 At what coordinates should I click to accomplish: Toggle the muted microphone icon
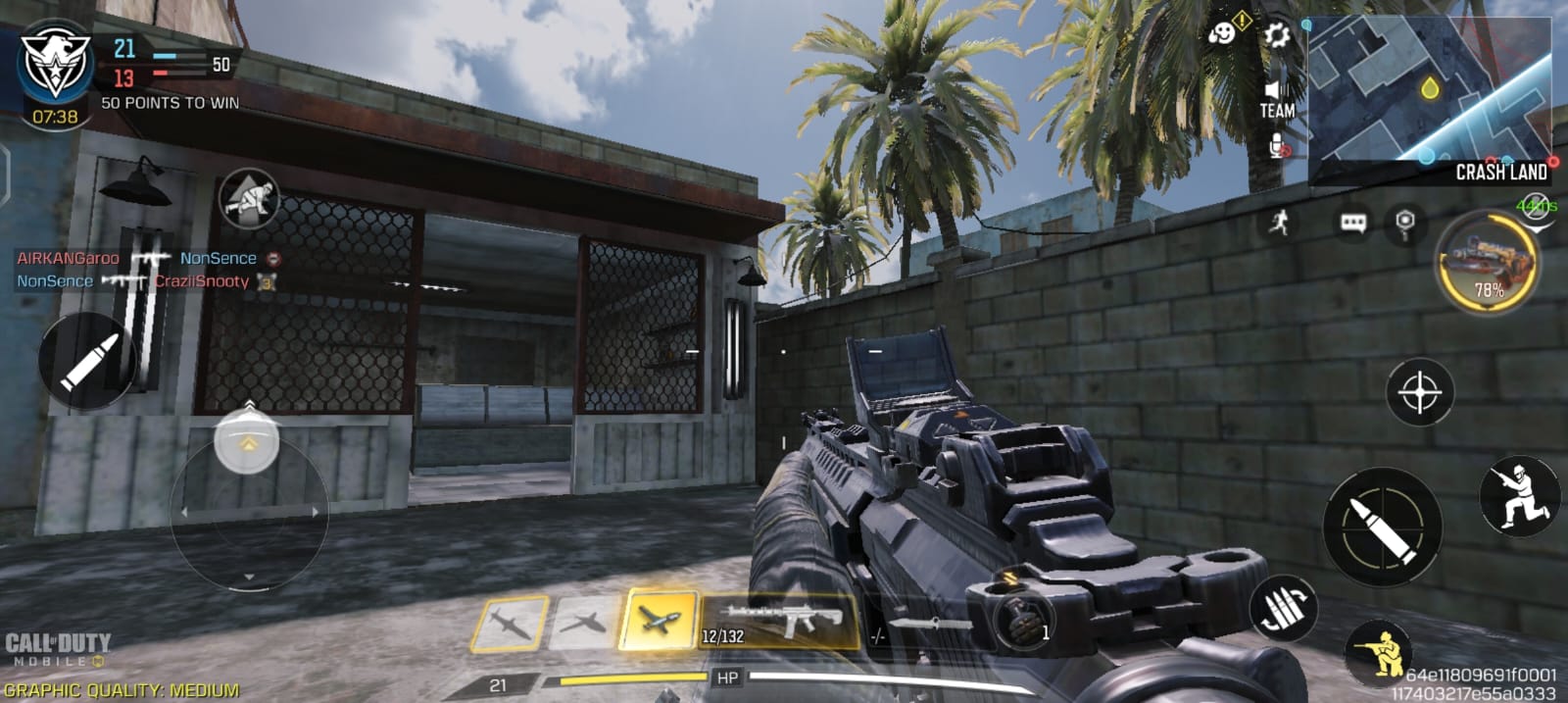point(1278,147)
